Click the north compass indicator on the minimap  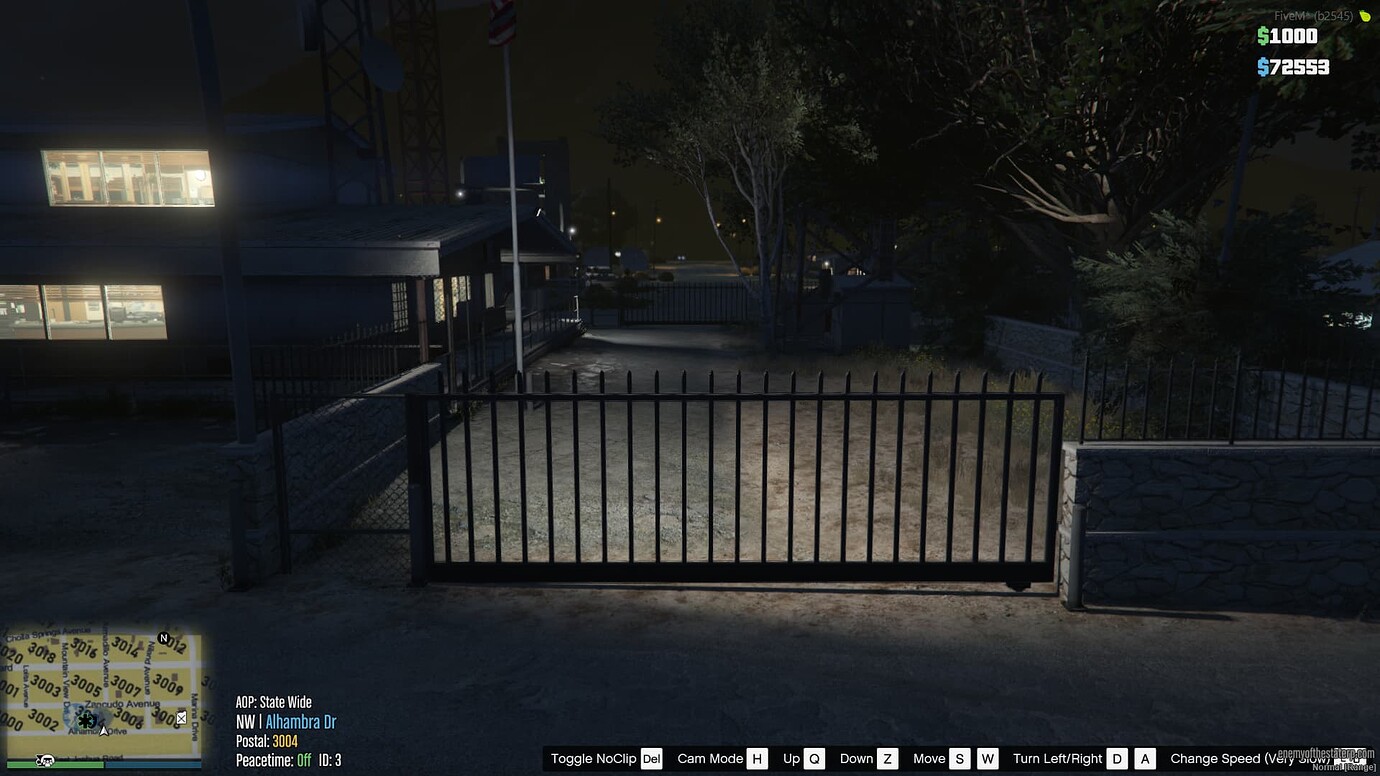coord(163,638)
